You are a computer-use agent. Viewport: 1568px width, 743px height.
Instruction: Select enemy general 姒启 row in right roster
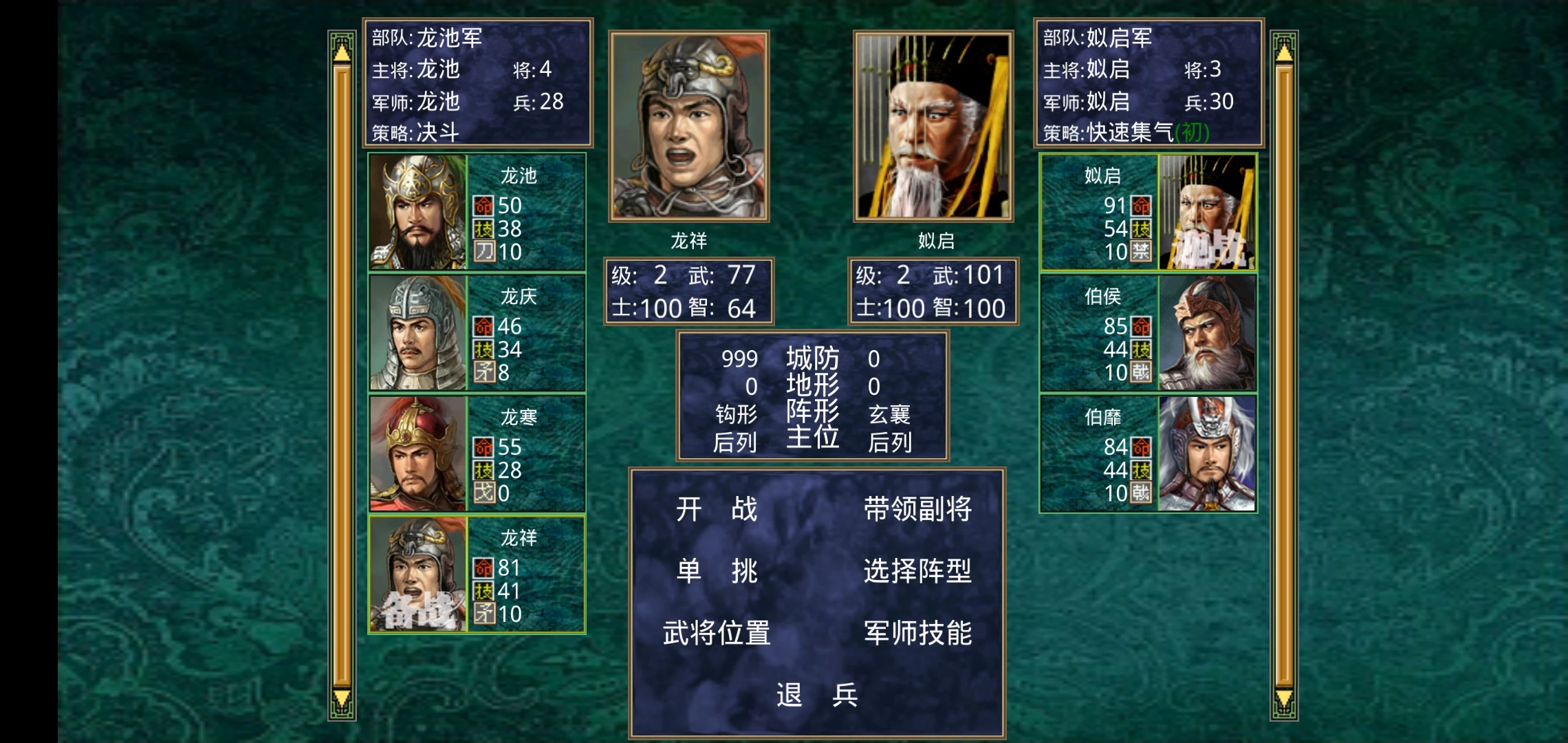1148,212
